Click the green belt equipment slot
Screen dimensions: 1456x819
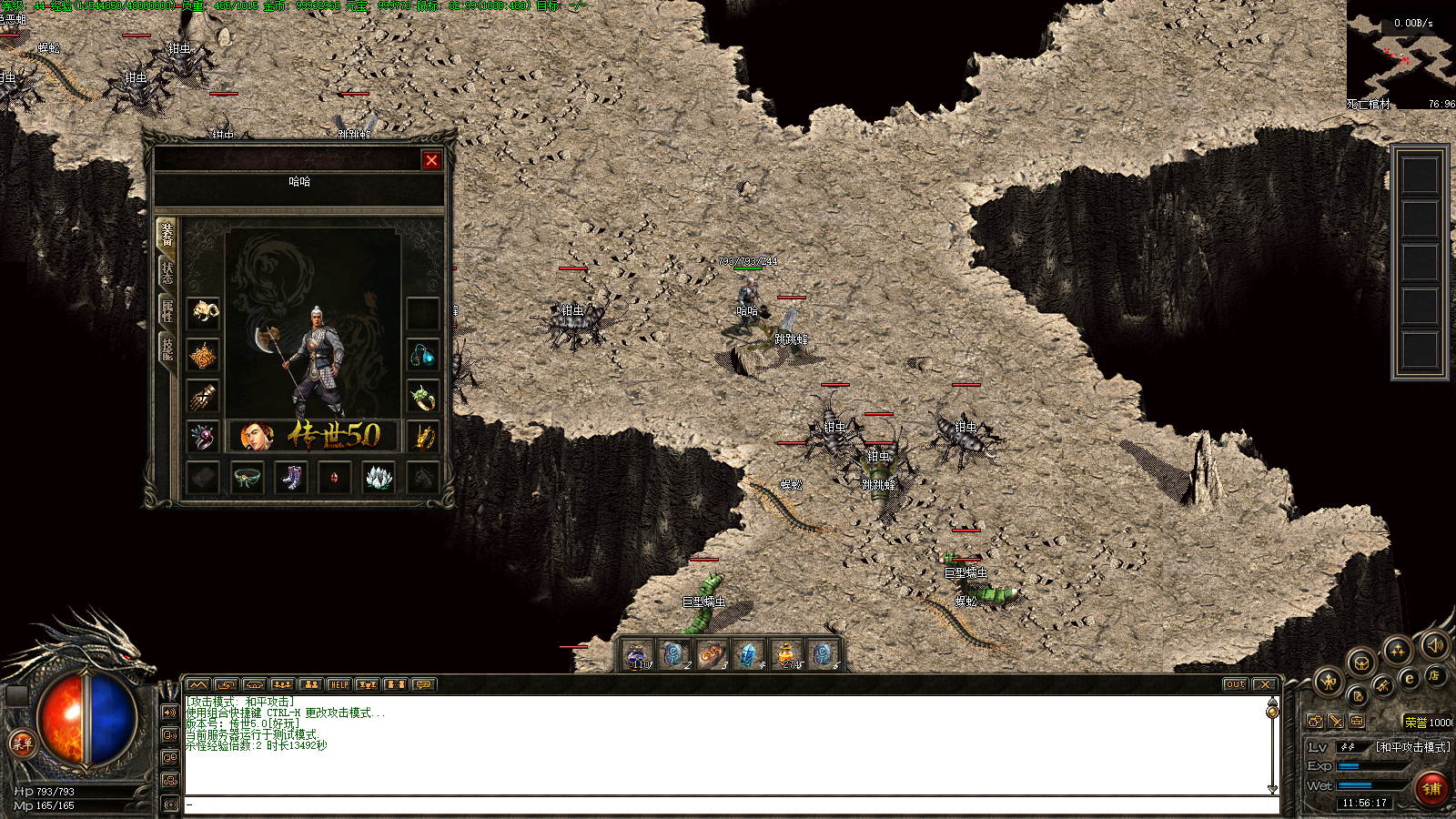248,478
